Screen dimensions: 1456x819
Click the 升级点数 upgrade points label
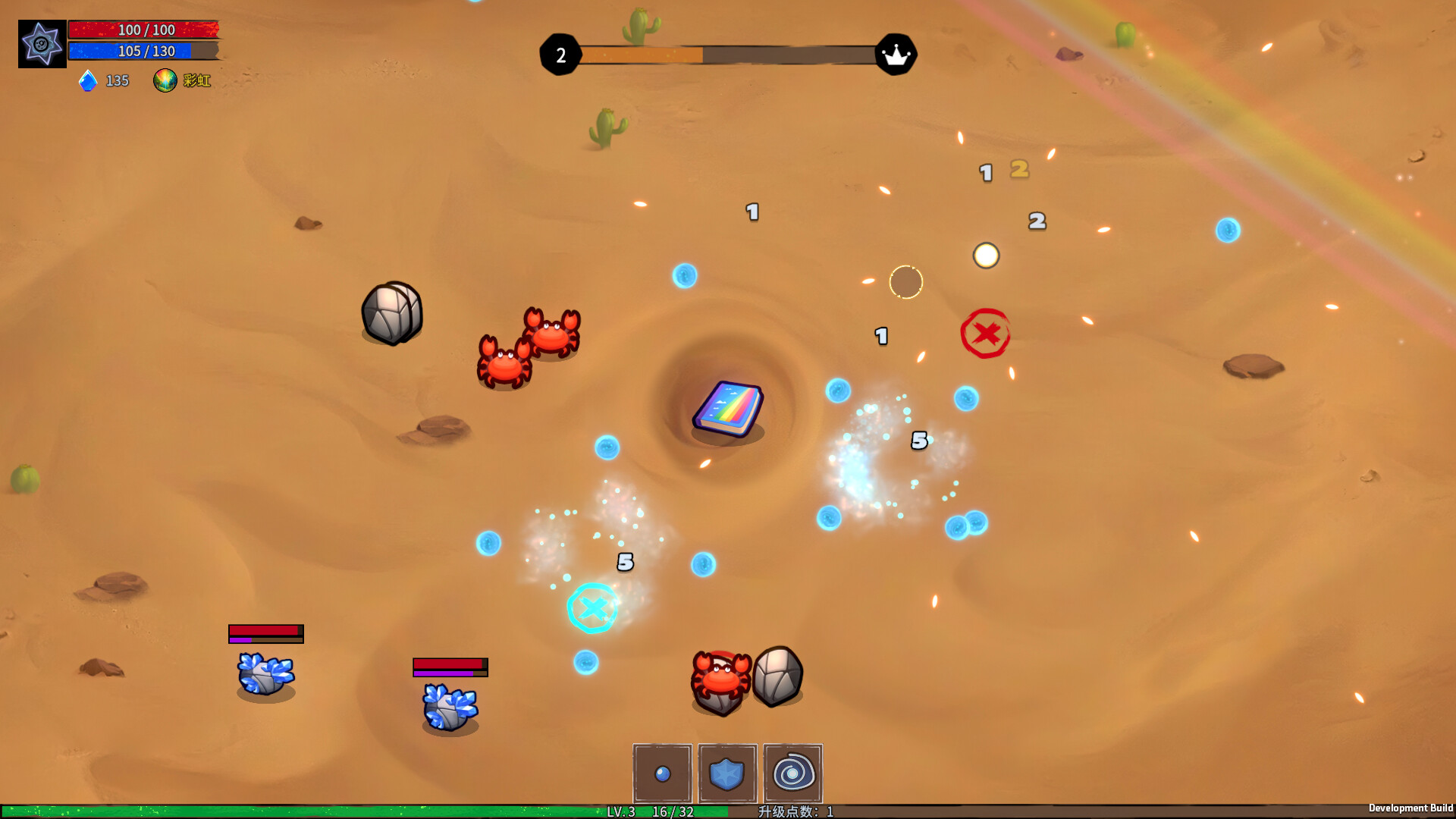pyautogui.click(x=785, y=811)
